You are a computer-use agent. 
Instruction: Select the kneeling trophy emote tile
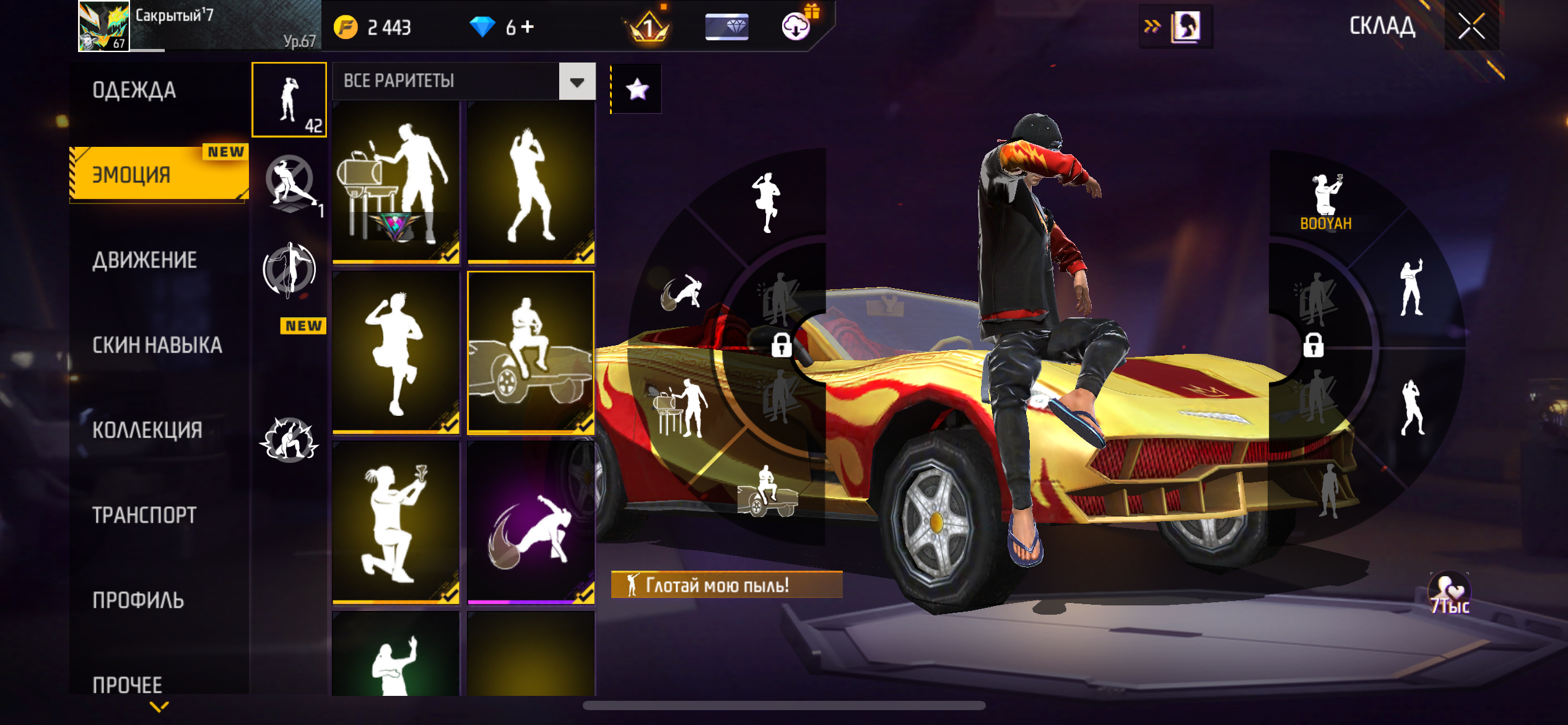pyautogui.click(x=396, y=522)
